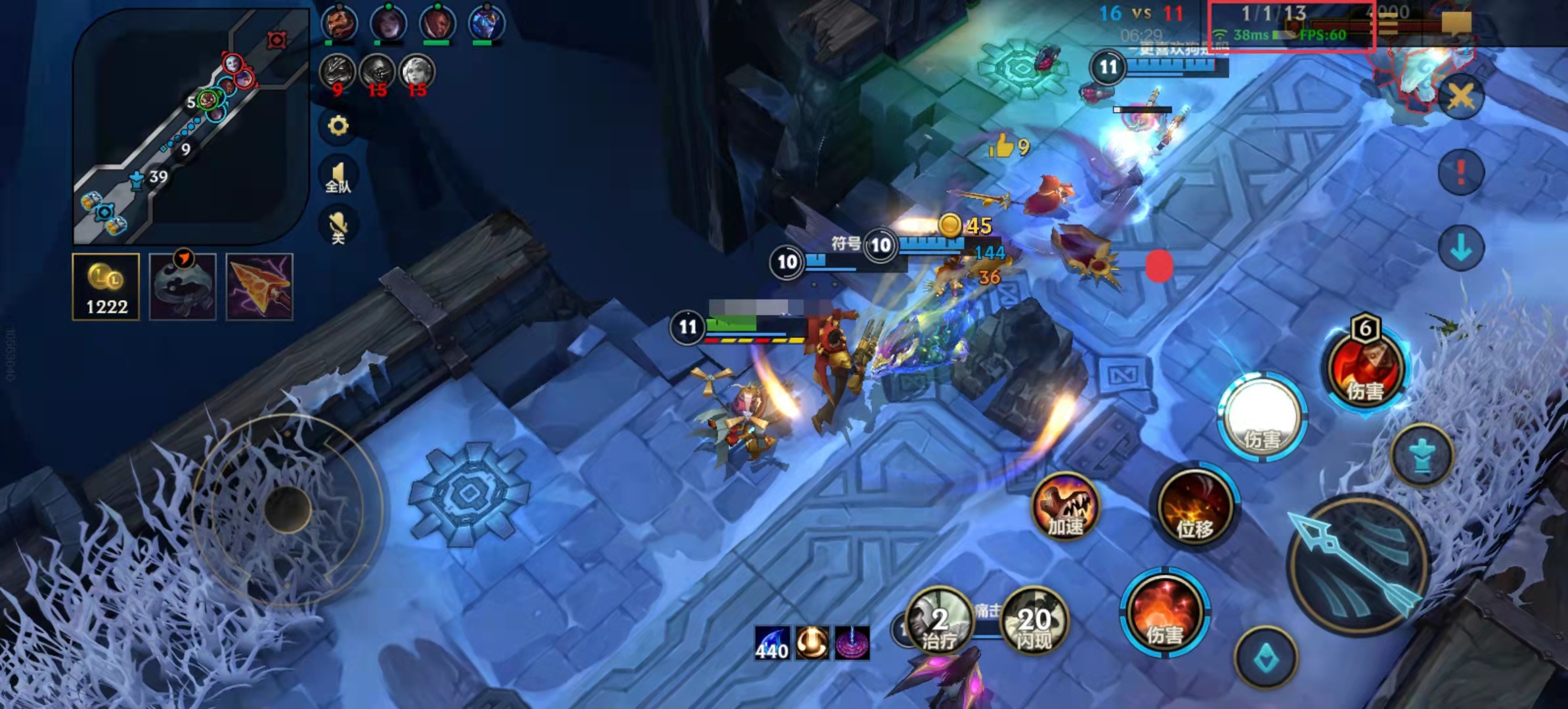This screenshot has width=1568, height=709.
Task: Send the red exclamation danger ping
Action: 1461,173
